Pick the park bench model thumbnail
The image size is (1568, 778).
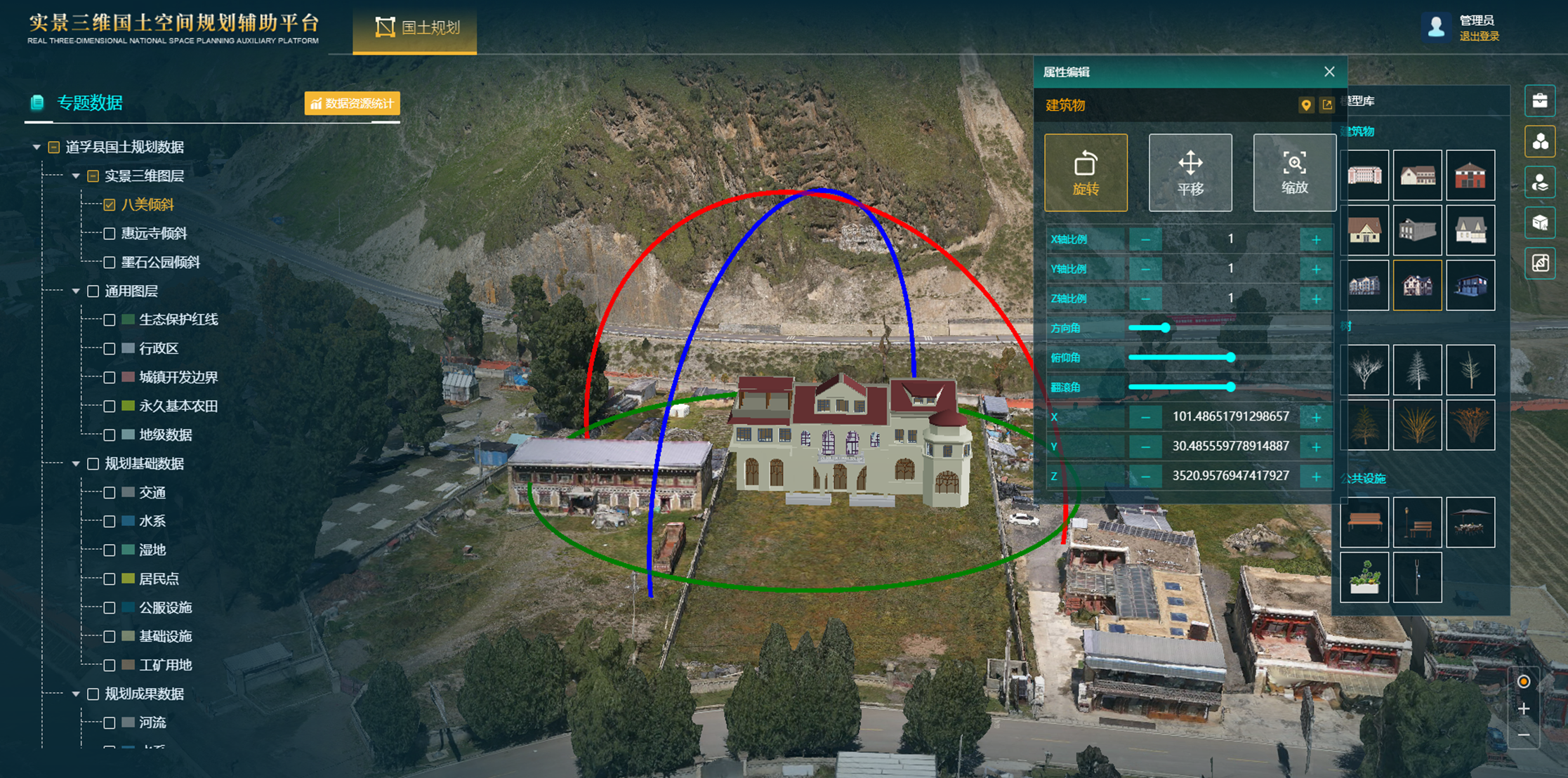coord(1364,522)
